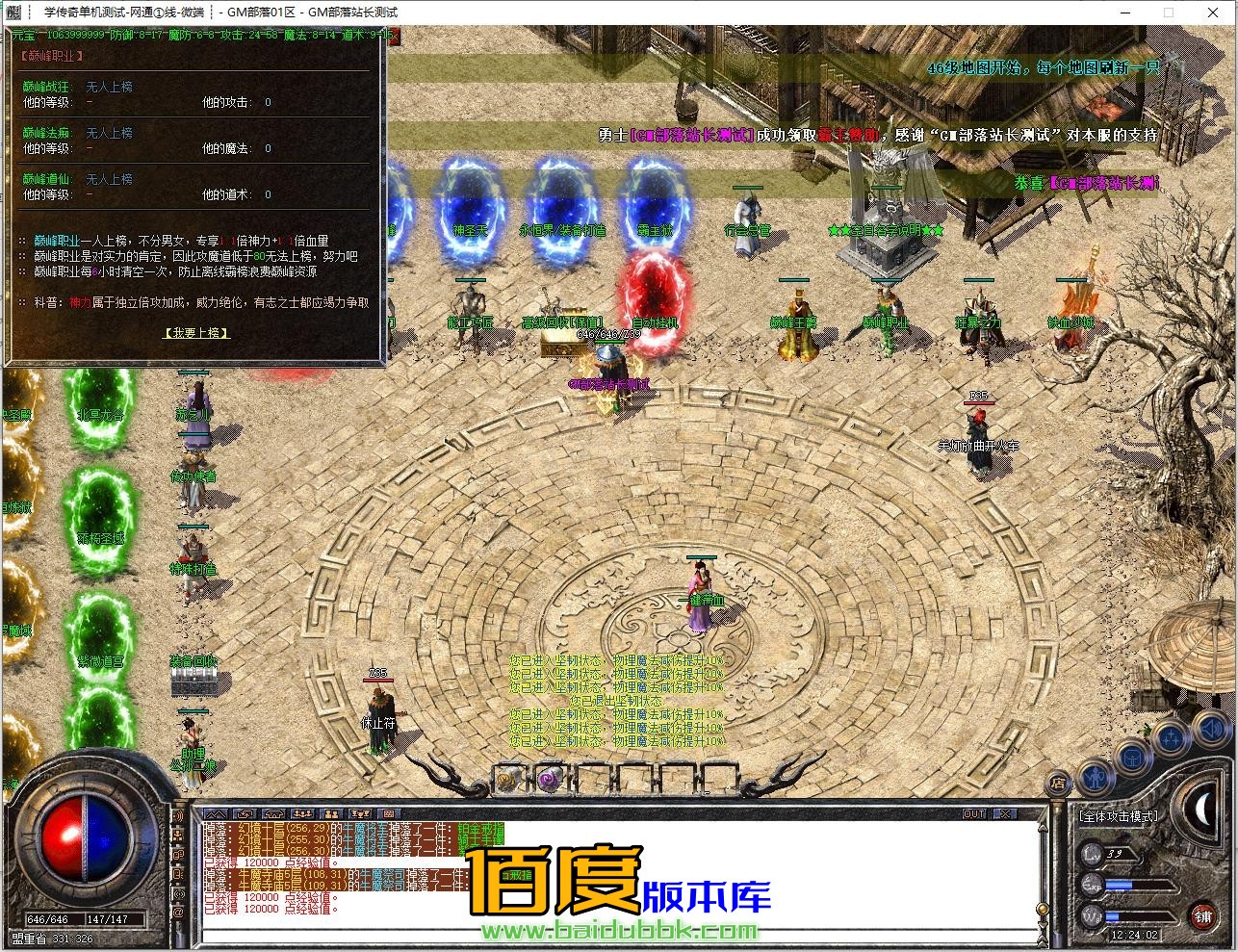This screenshot has height=952, width=1238.
Task: Click the OUT logout button
Action: click(x=974, y=814)
